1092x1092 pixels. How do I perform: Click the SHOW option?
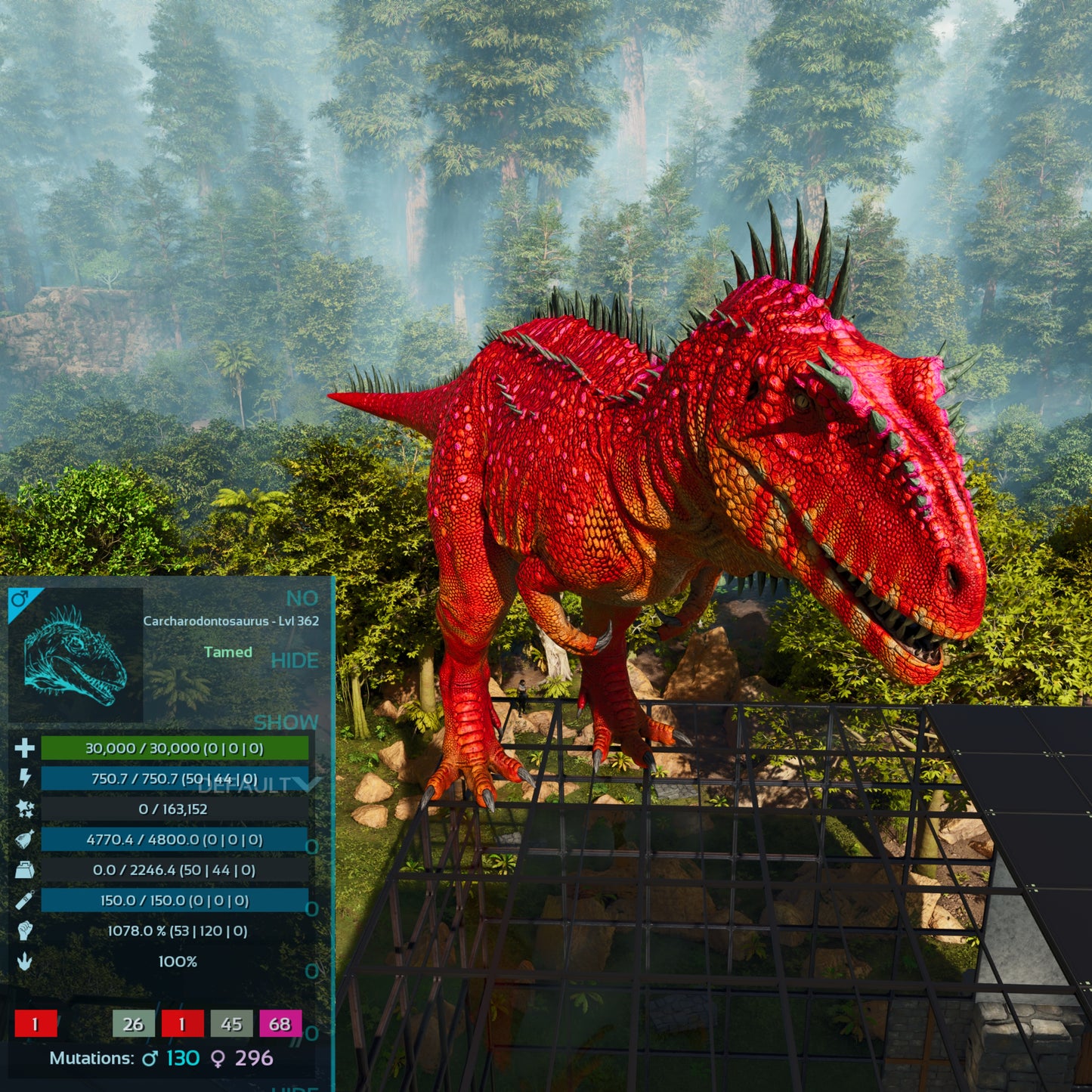pyautogui.click(x=286, y=722)
